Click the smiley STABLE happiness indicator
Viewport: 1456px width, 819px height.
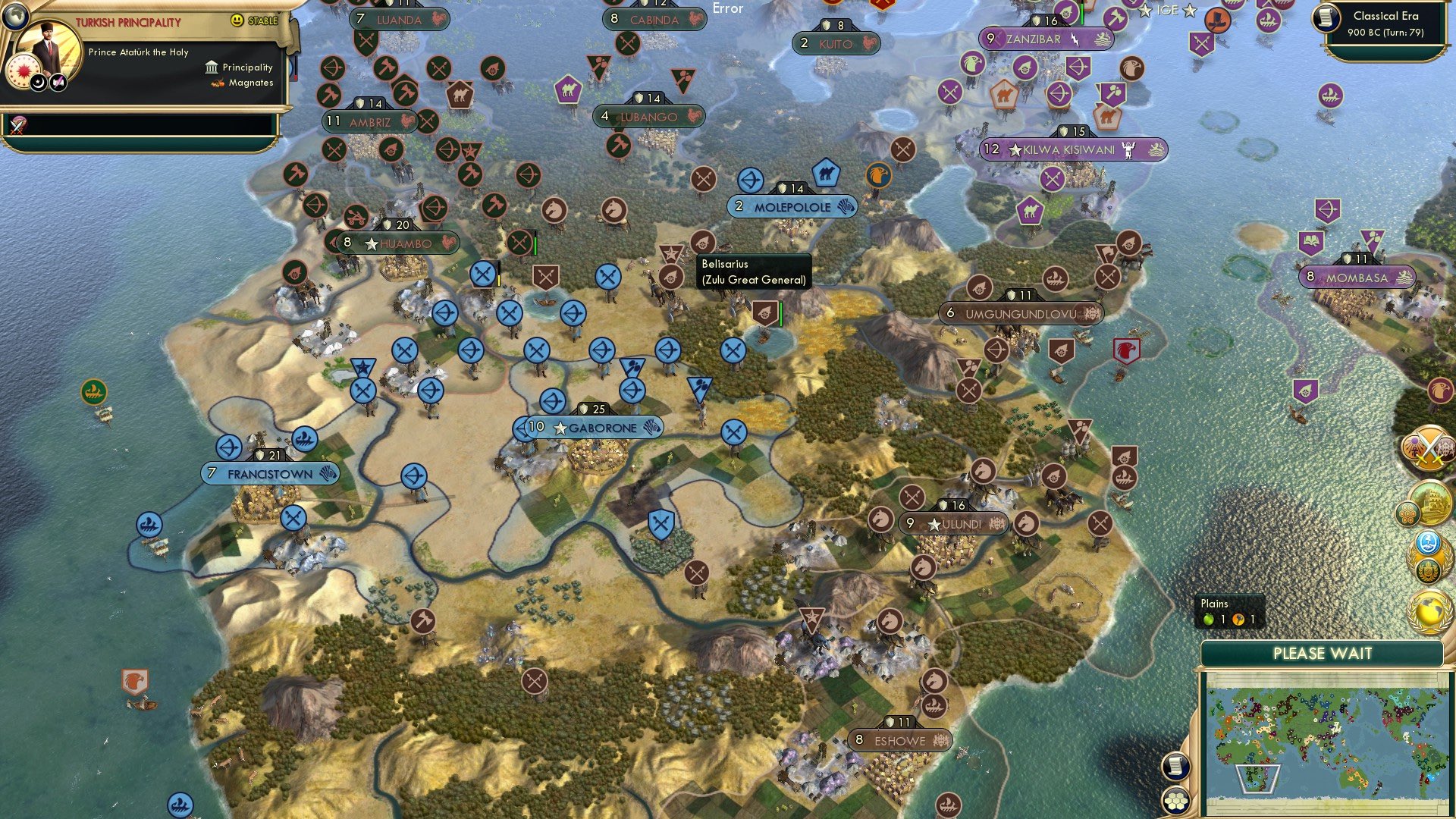[237, 20]
